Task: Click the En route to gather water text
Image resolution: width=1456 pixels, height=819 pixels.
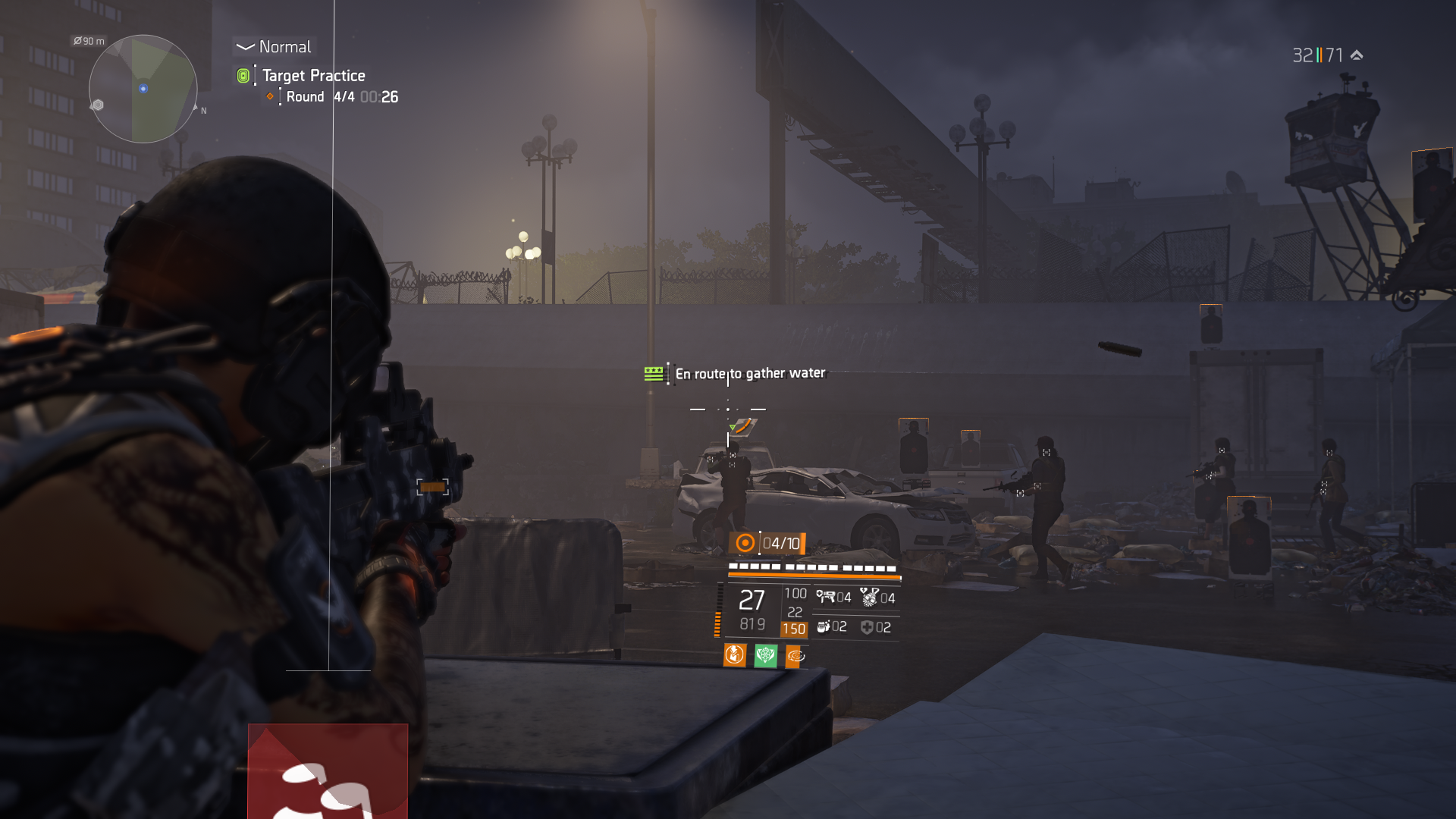Action: (x=749, y=373)
